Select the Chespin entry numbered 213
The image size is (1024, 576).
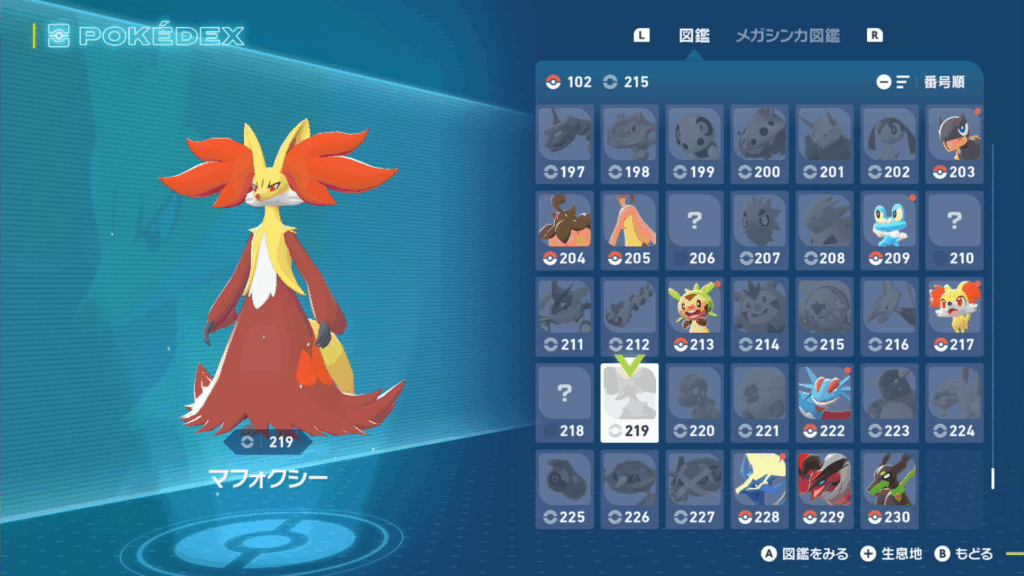tap(694, 316)
